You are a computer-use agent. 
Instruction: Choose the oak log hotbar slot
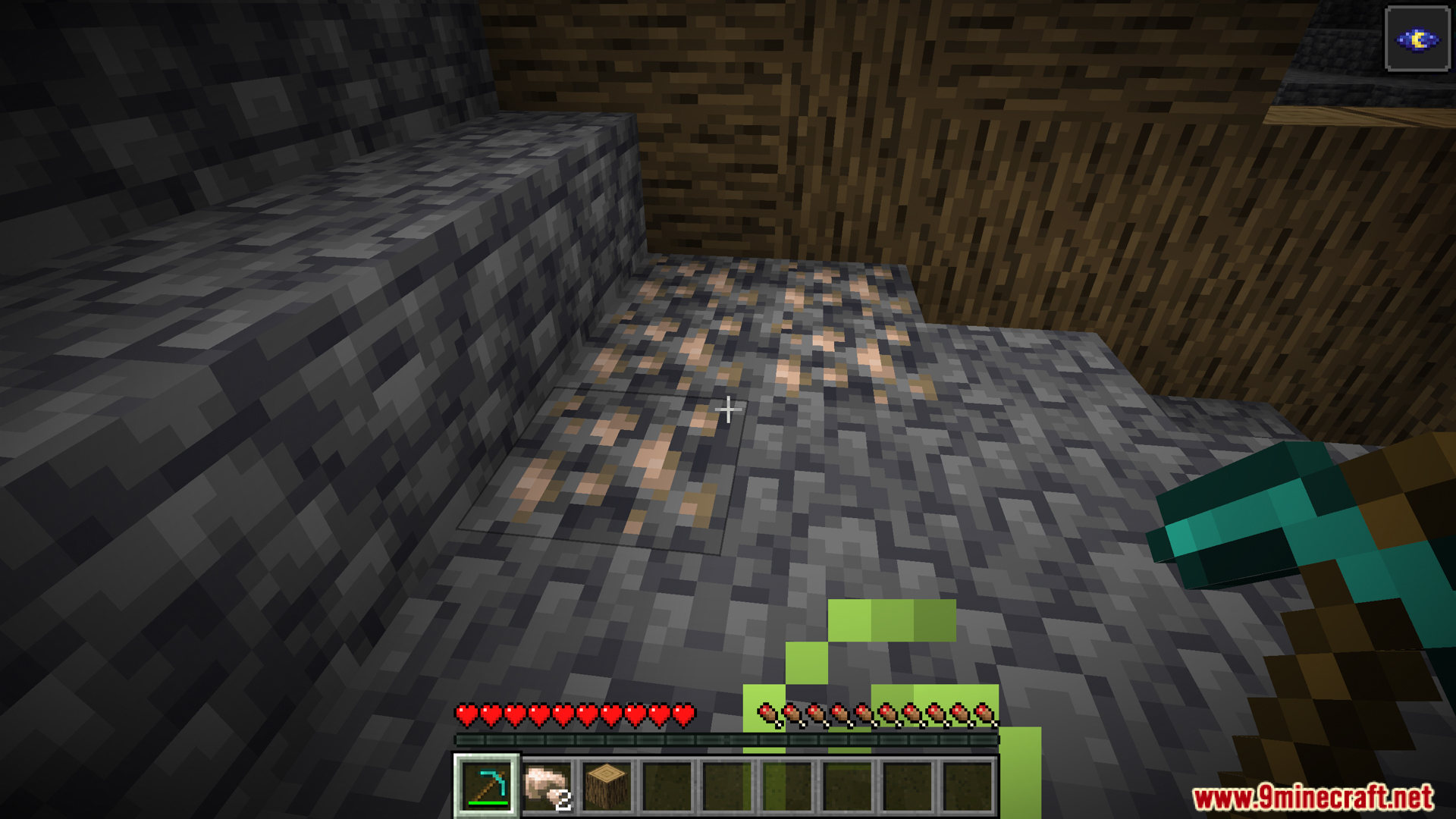click(607, 786)
